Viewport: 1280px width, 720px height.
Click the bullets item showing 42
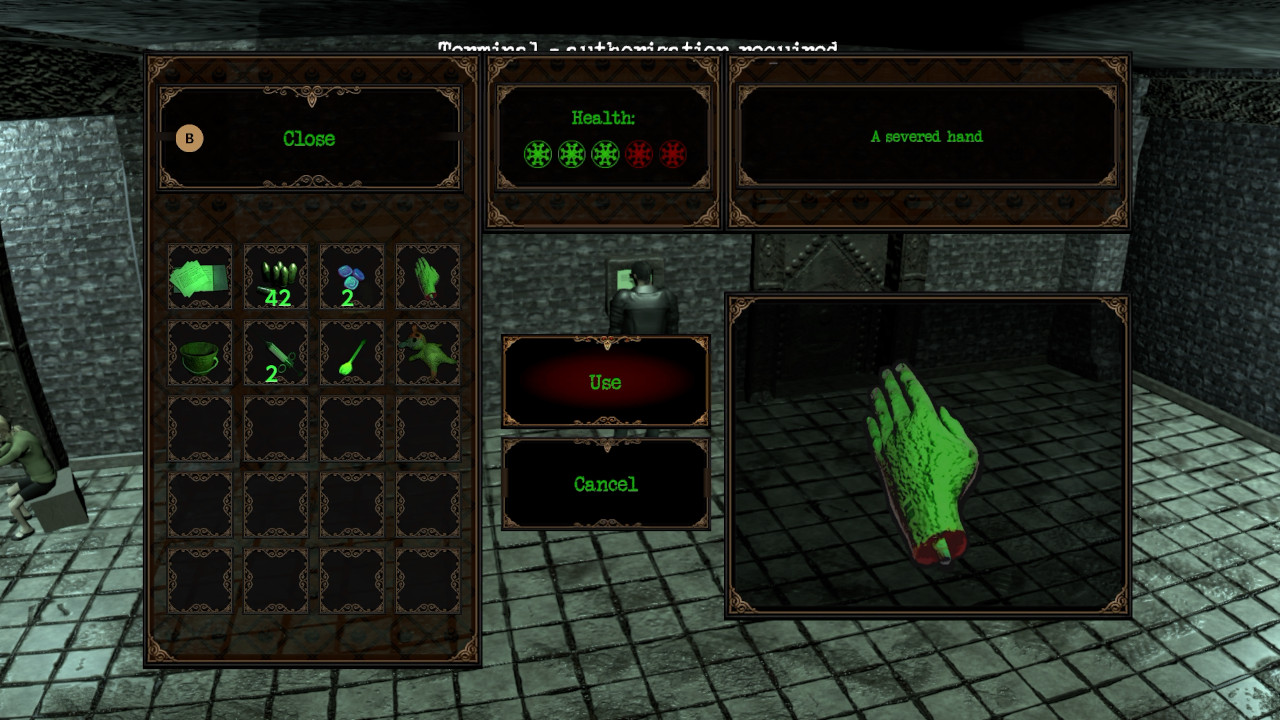point(275,278)
